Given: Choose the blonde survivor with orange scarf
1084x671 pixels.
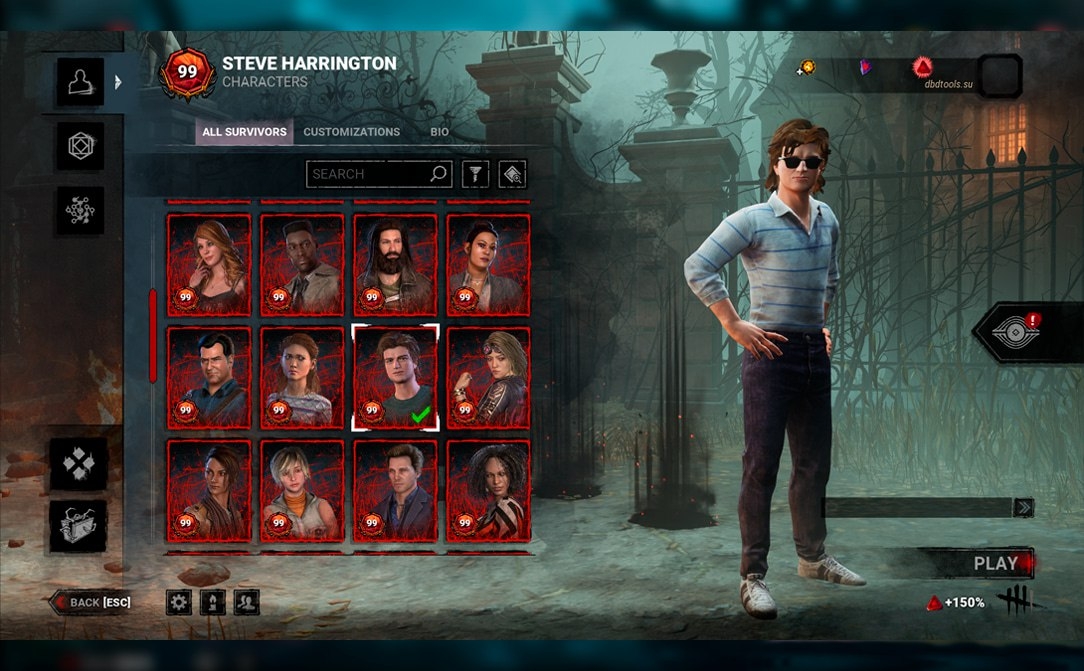Looking at the screenshot, I should pos(302,490).
